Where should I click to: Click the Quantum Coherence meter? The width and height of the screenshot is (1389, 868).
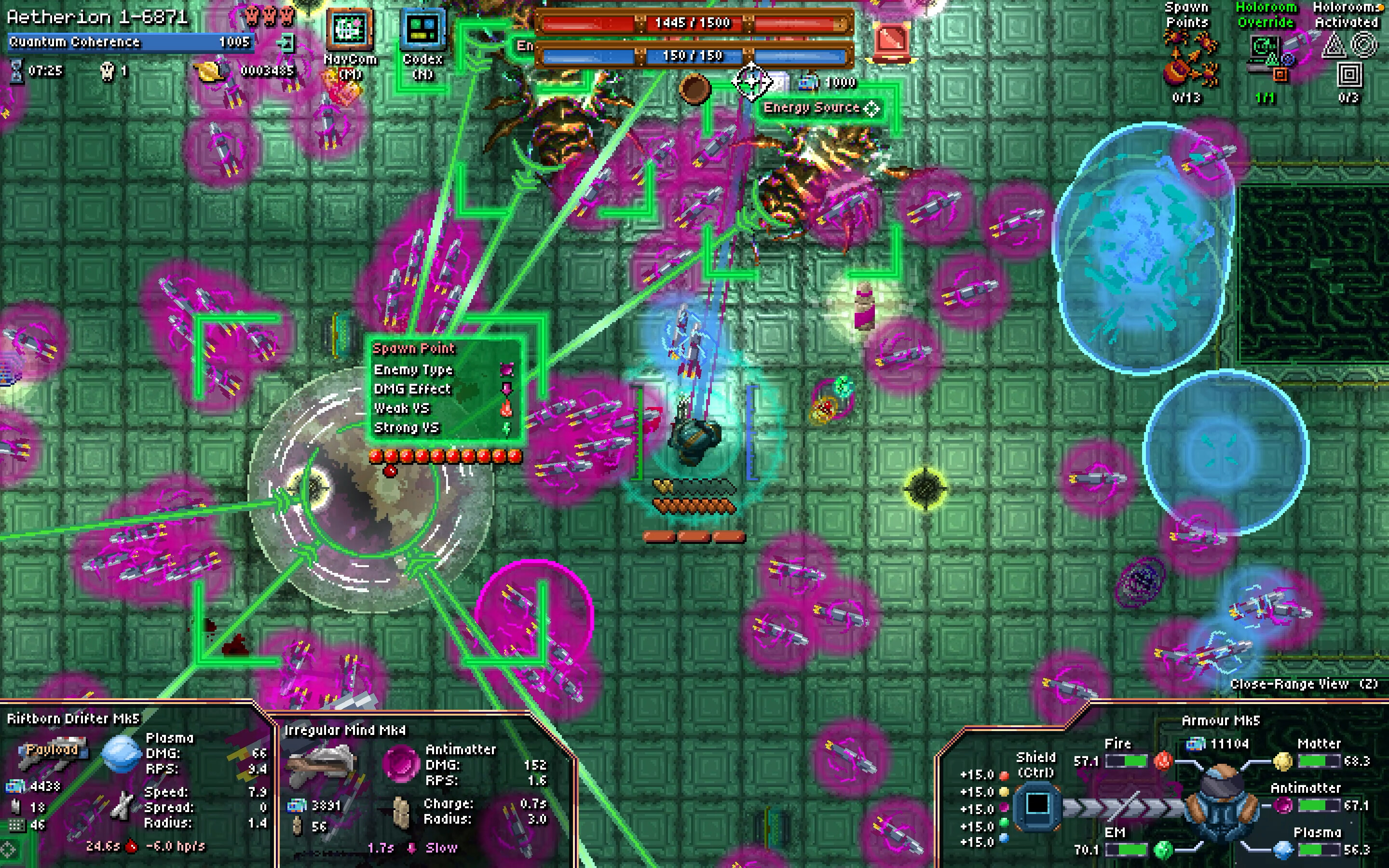129,42
